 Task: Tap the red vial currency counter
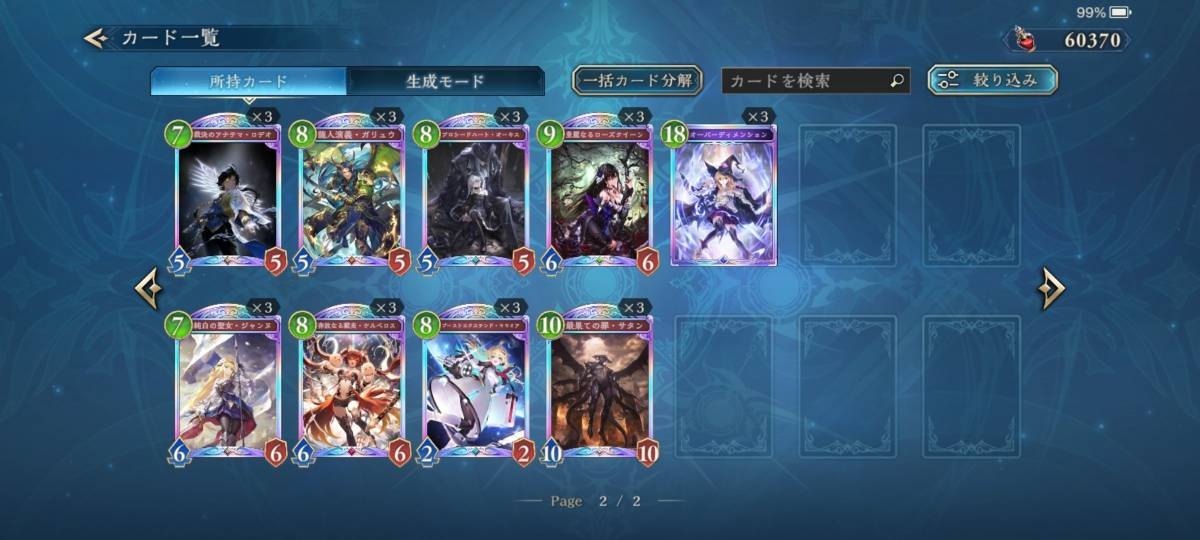point(1067,40)
